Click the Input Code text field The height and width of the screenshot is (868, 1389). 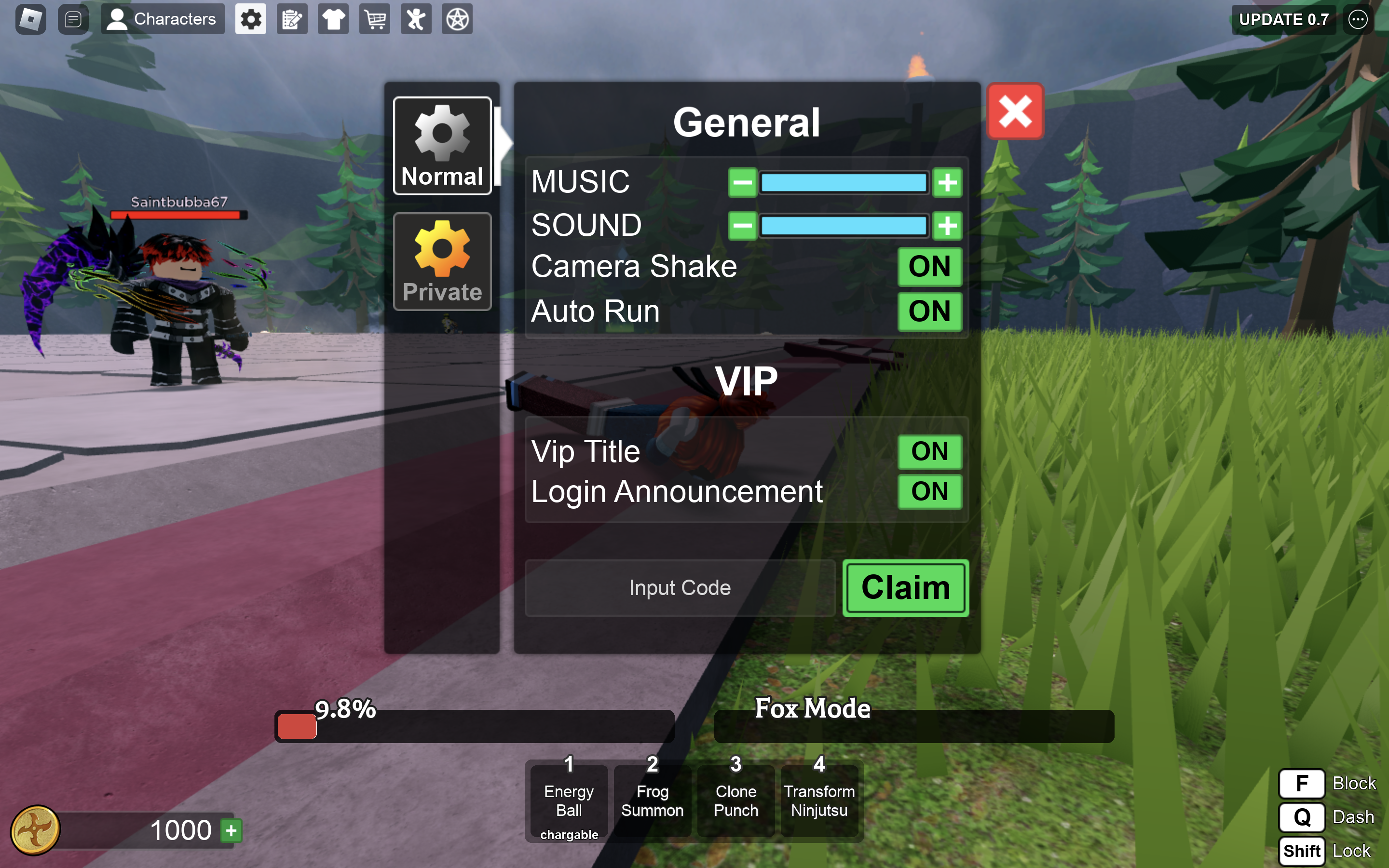tap(680, 588)
